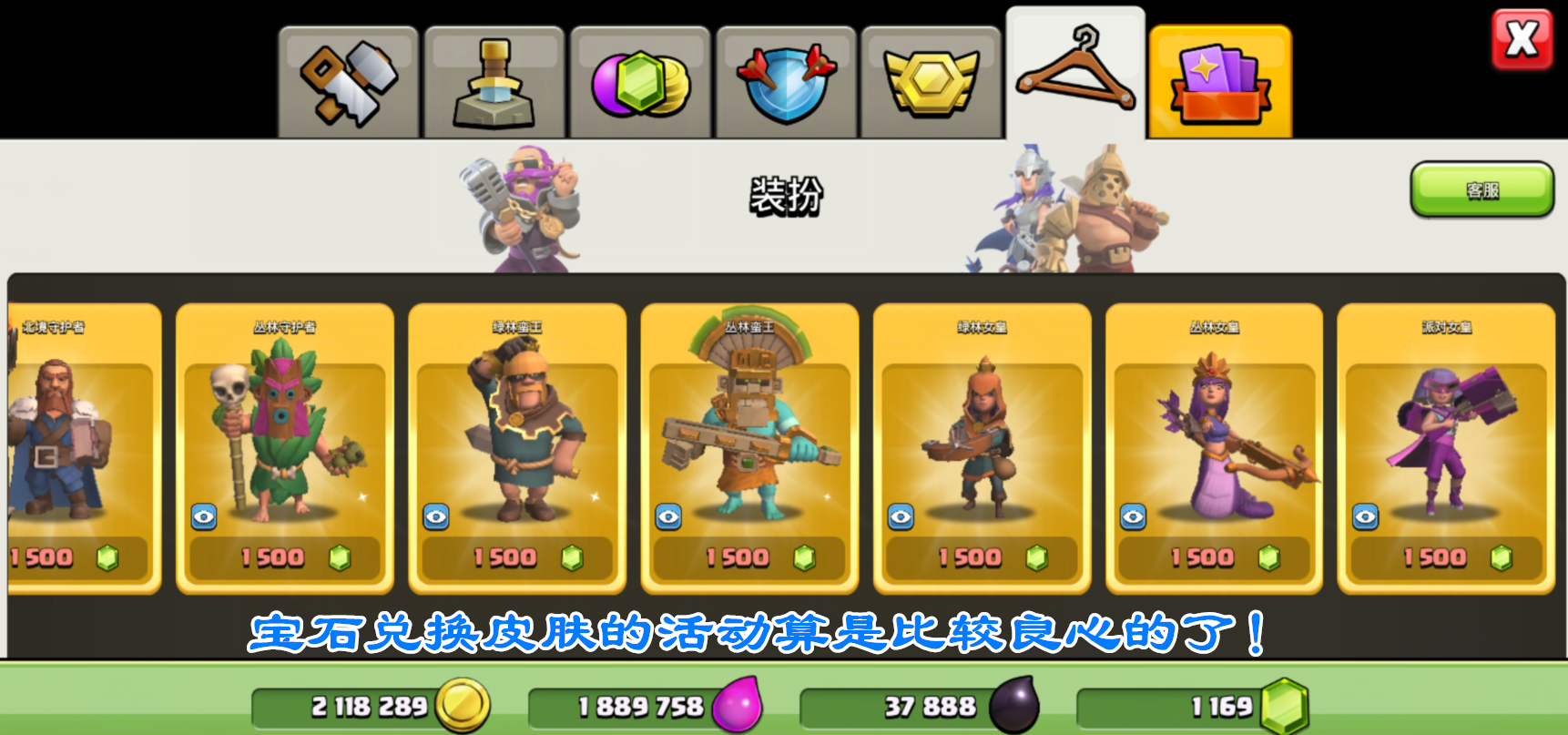Open the gem and coins resources tab

coord(640,83)
